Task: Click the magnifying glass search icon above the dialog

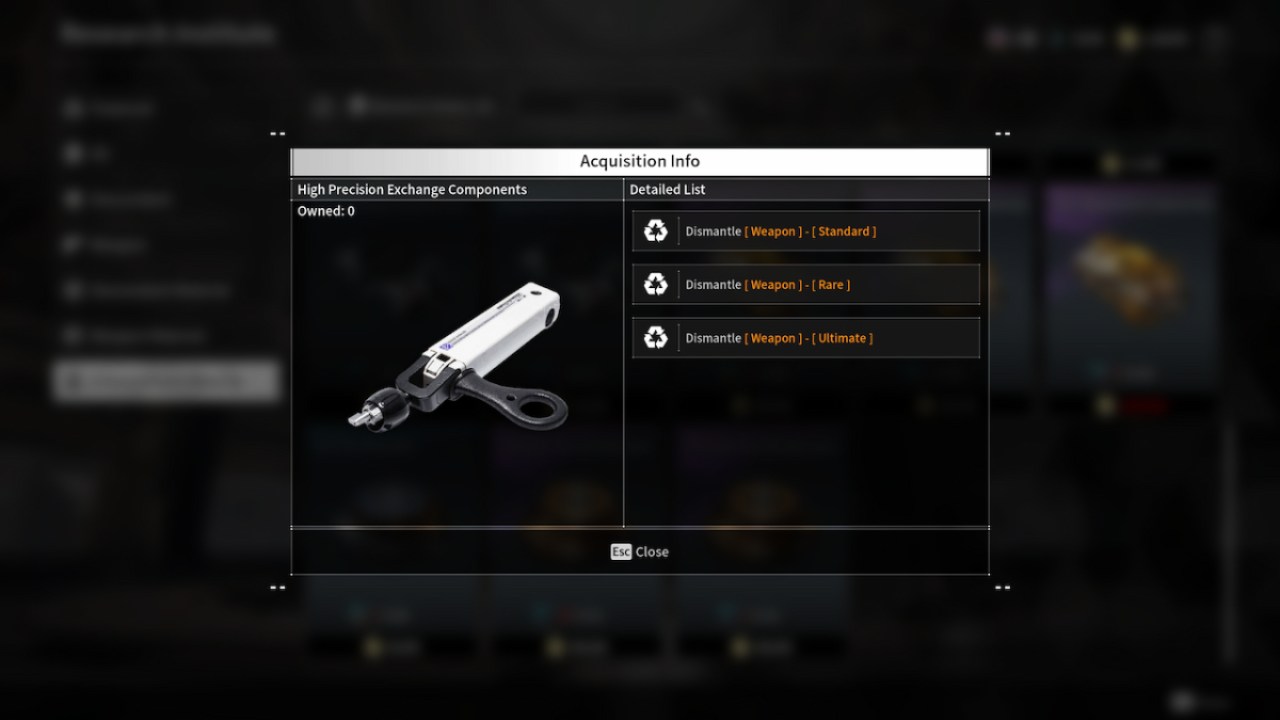Action: click(x=699, y=107)
